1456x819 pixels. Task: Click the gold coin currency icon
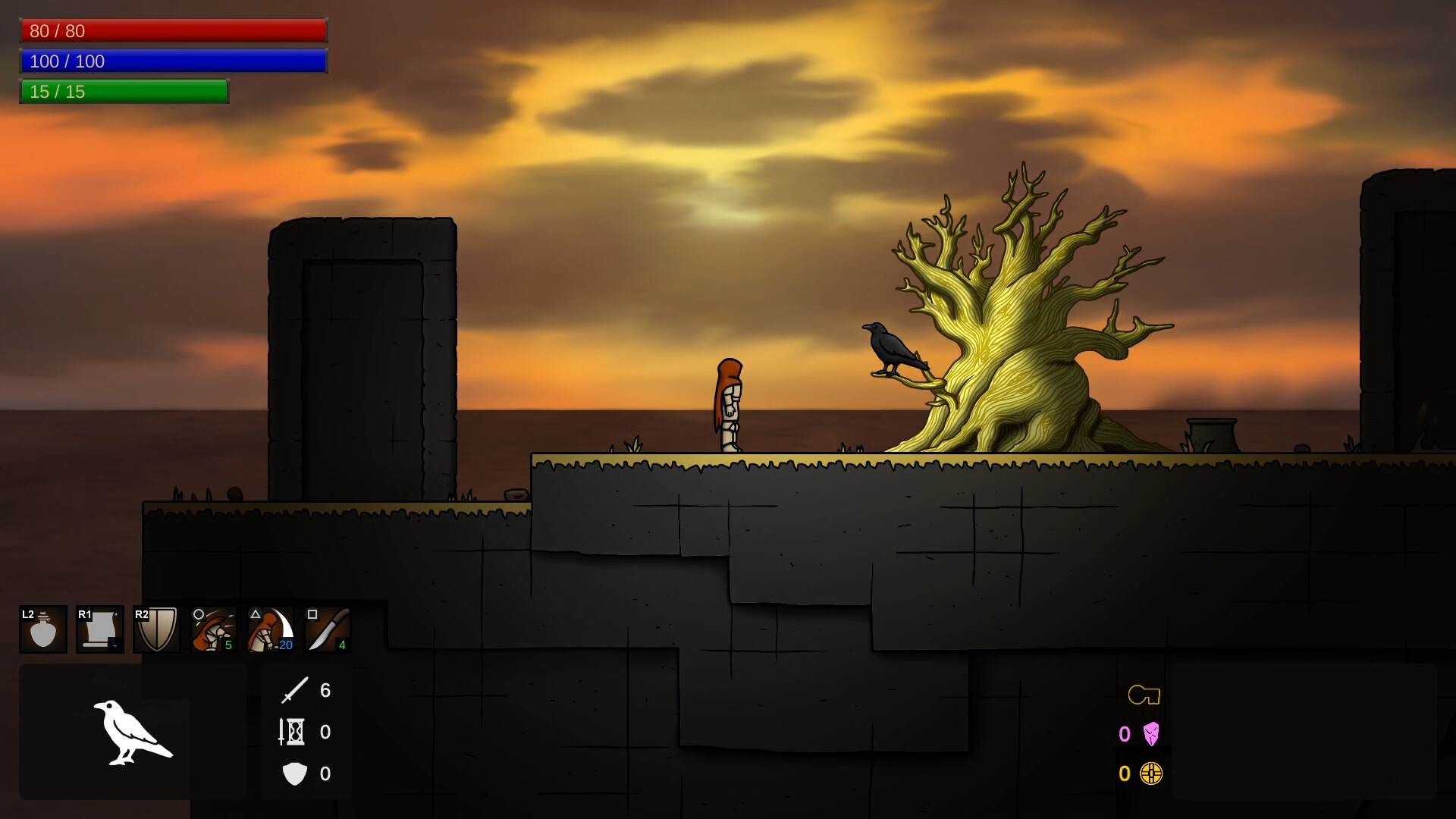click(1151, 773)
